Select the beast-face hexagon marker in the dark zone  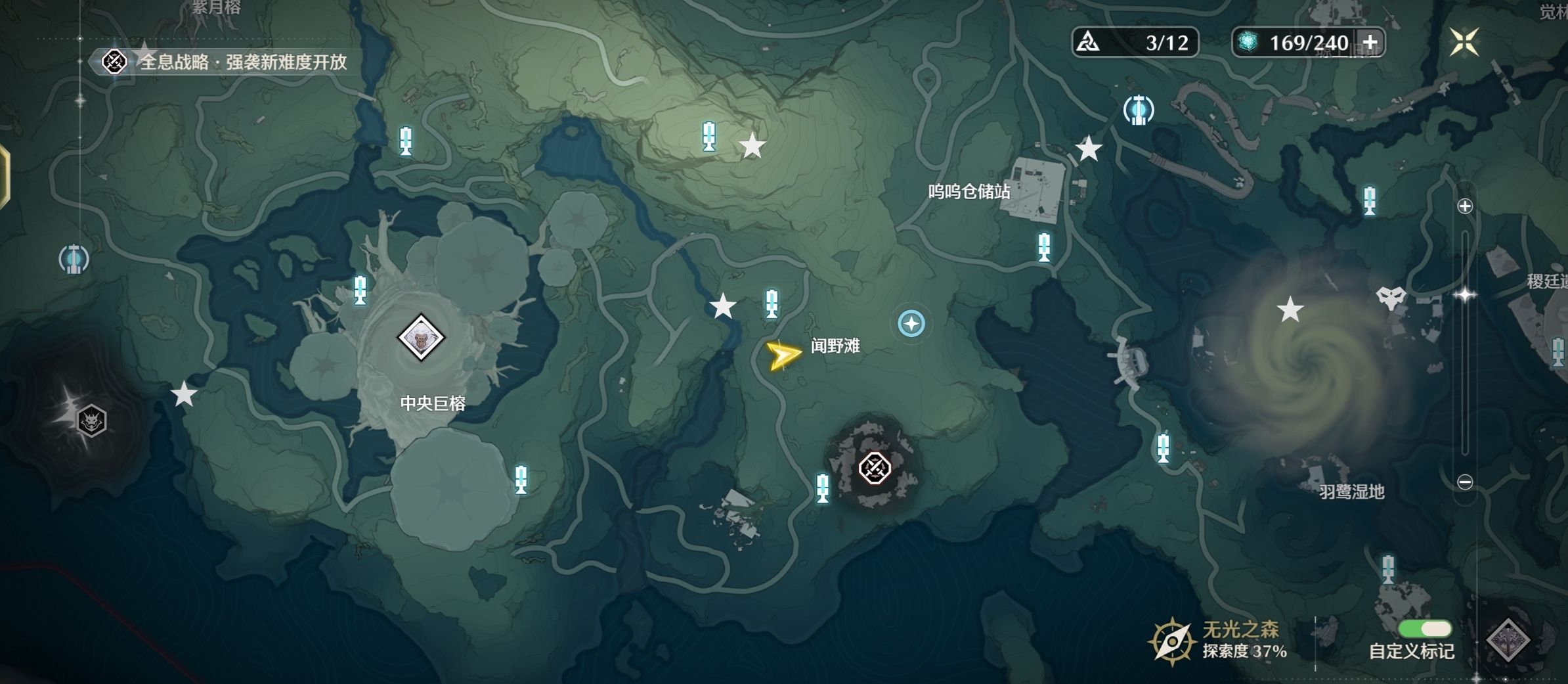pyautogui.click(x=91, y=421)
